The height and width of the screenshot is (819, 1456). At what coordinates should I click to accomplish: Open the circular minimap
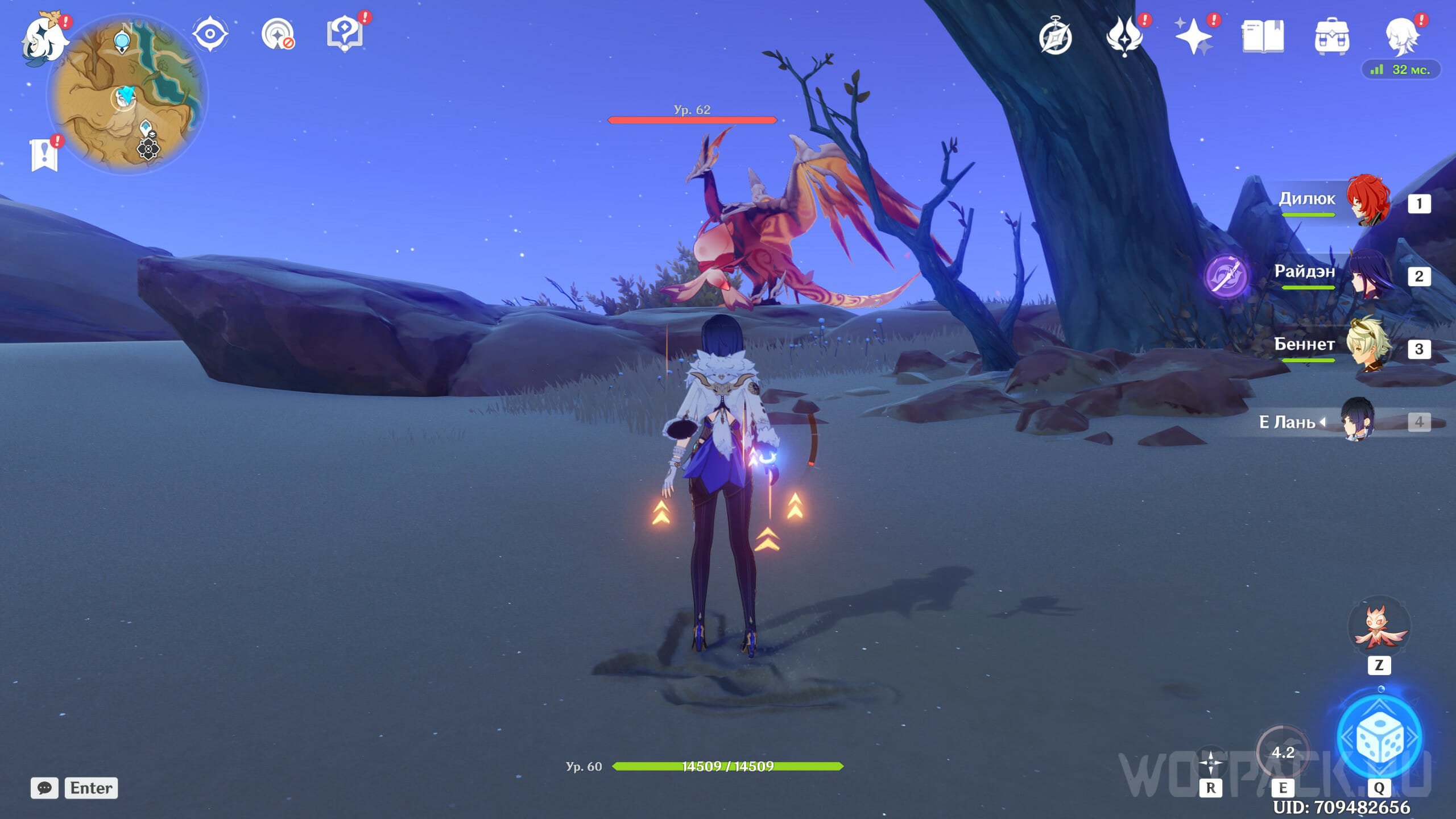[127, 95]
